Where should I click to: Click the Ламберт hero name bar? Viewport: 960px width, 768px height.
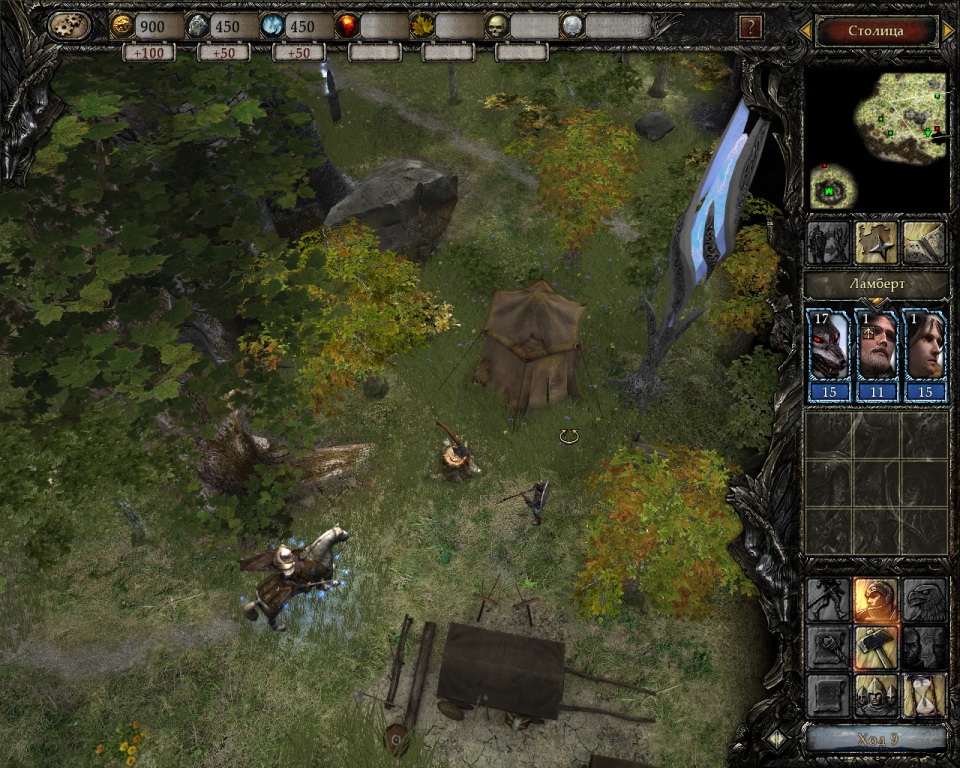876,285
